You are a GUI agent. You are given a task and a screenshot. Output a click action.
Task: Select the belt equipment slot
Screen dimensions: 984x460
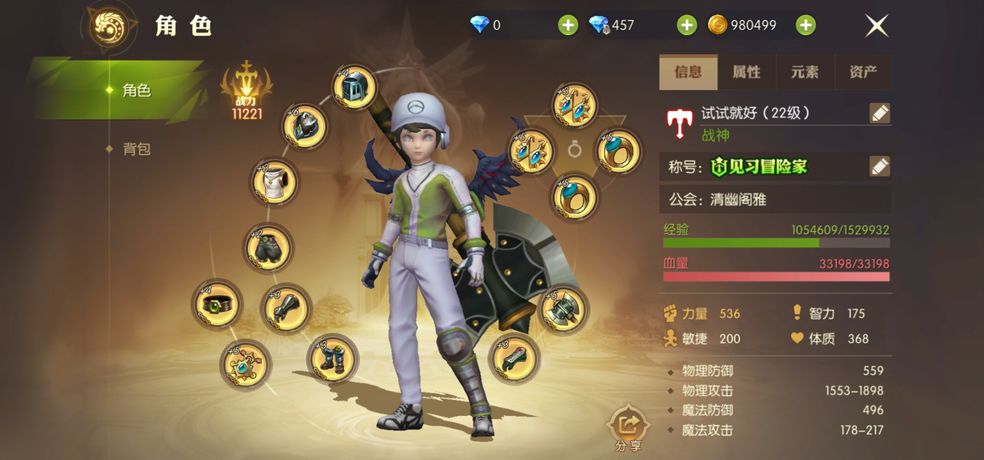[217, 303]
